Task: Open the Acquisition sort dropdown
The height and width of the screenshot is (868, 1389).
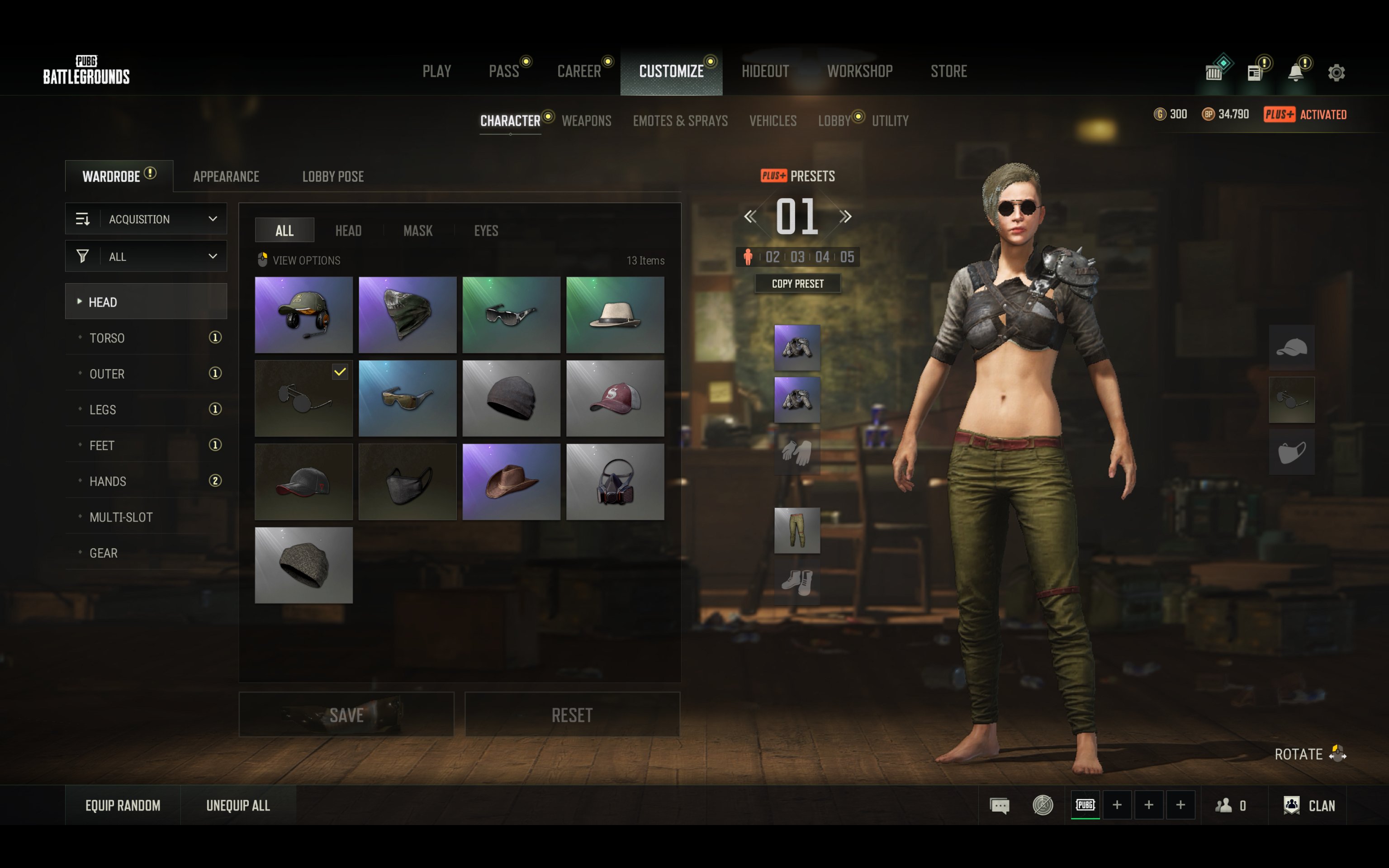Action: (x=147, y=219)
